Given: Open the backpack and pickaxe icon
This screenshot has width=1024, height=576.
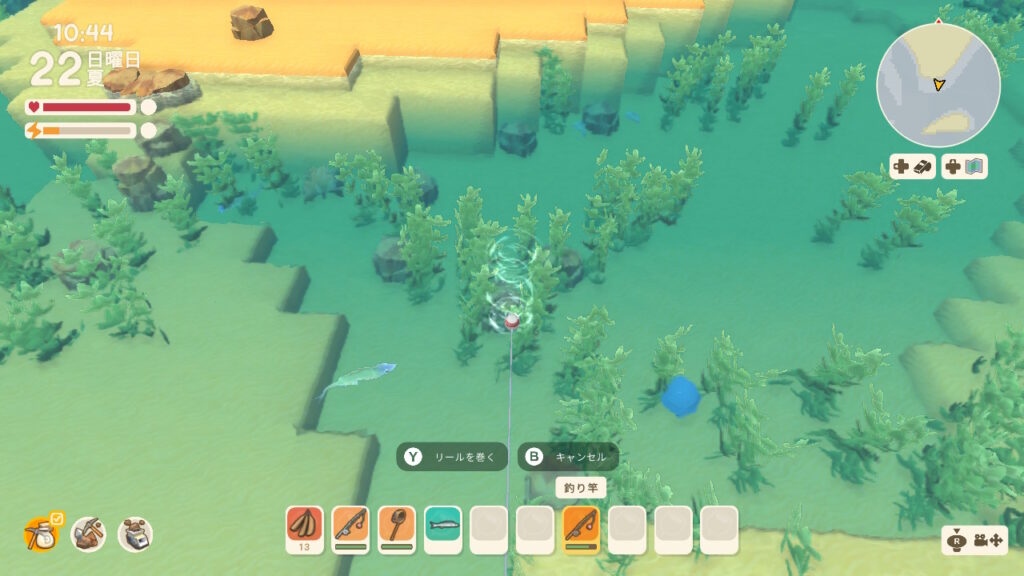Looking at the screenshot, I should coord(88,534).
